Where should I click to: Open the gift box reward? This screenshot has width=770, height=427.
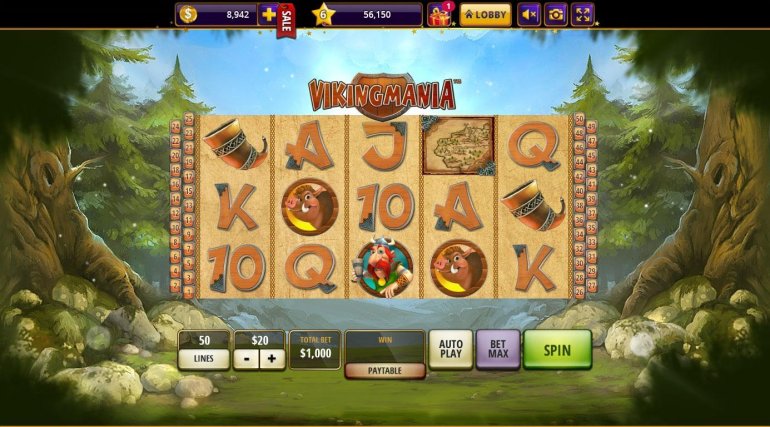click(439, 15)
